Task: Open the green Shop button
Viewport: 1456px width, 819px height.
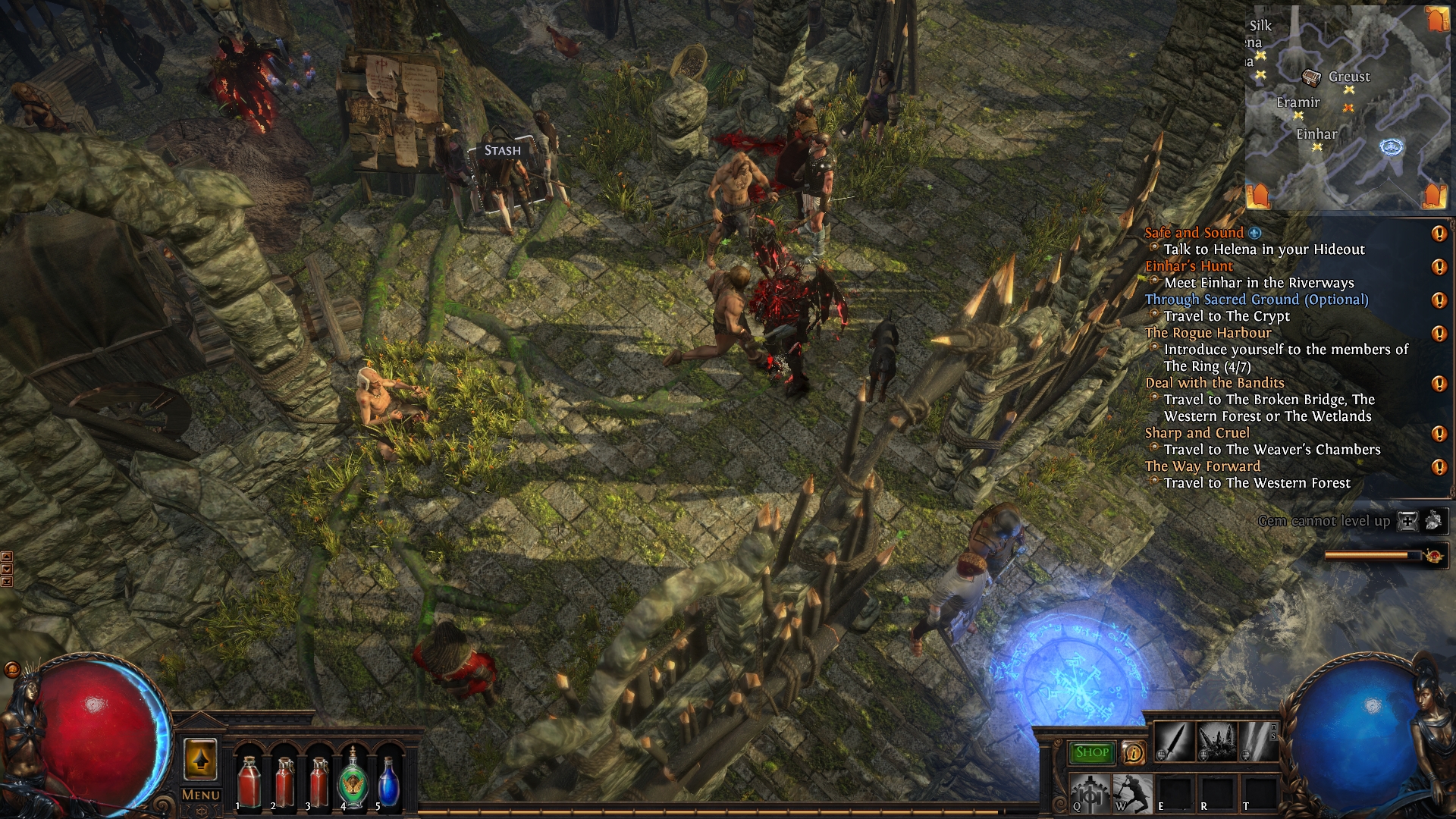Action: (1091, 752)
